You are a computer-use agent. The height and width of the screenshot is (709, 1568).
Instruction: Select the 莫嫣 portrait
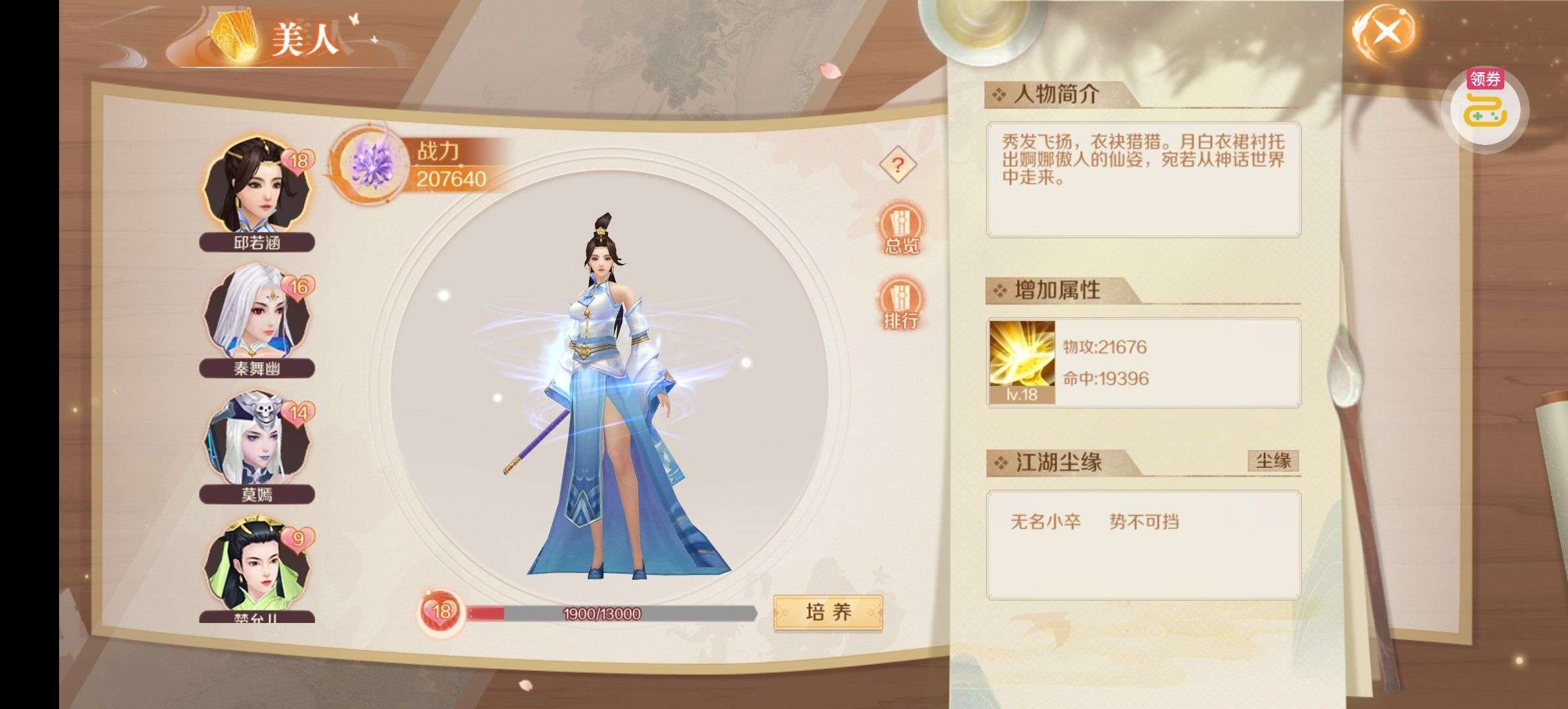coord(257,439)
